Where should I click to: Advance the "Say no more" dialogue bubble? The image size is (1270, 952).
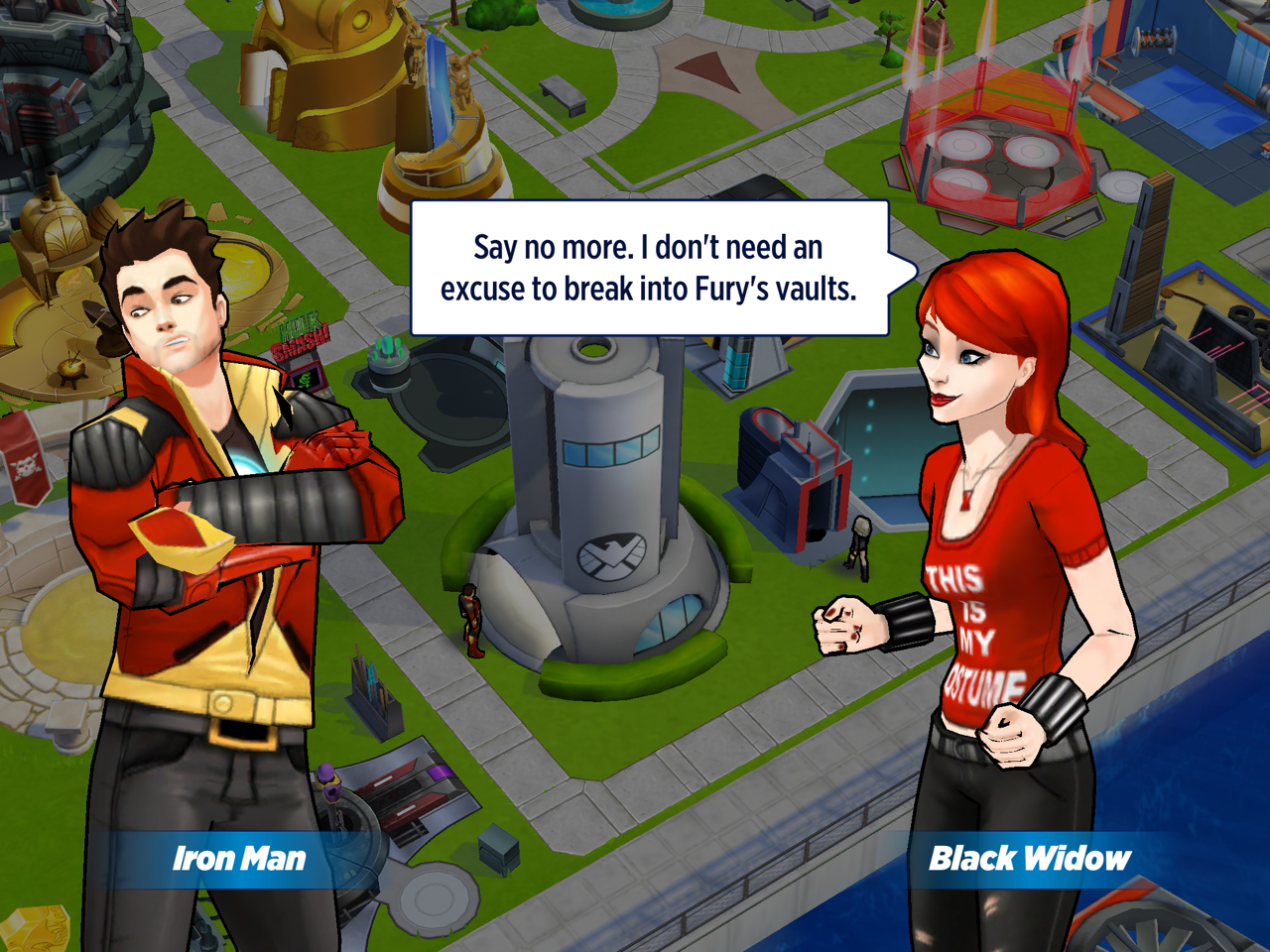[x=649, y=268]
